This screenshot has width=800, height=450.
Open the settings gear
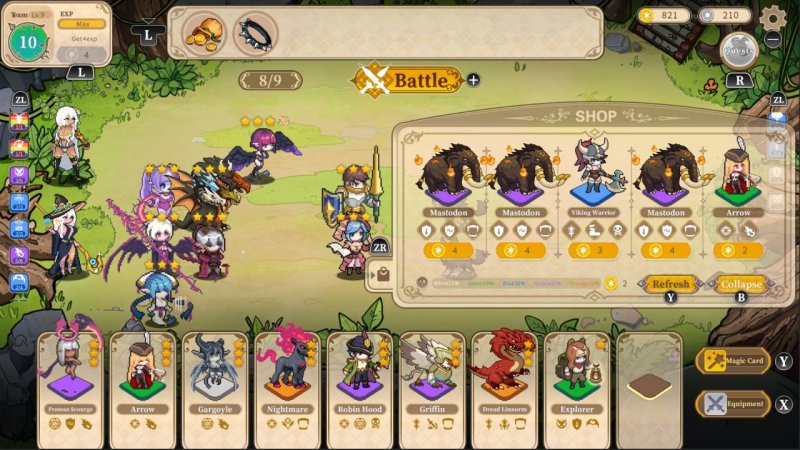pyautogui.click(x=773, y=18)
